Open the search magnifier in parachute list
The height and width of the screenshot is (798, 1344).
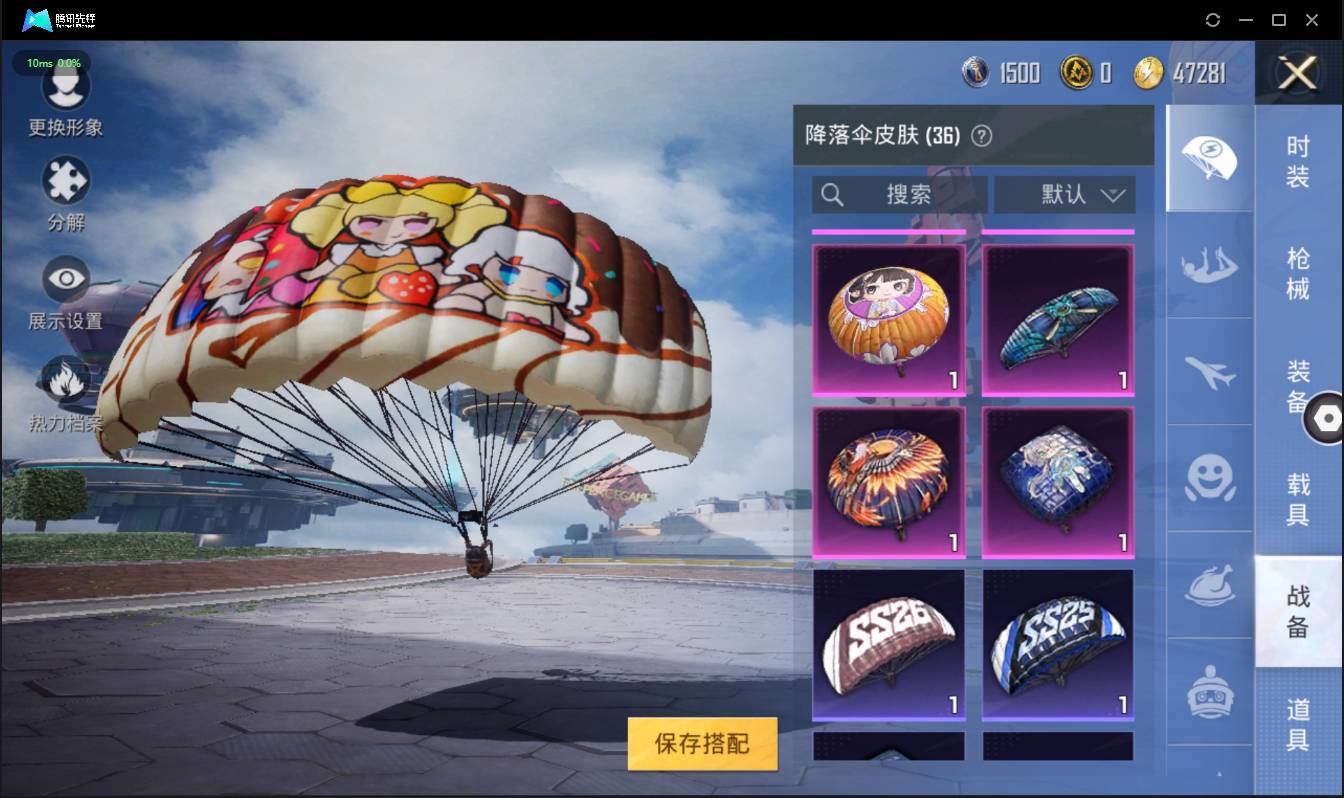(833, 195)
